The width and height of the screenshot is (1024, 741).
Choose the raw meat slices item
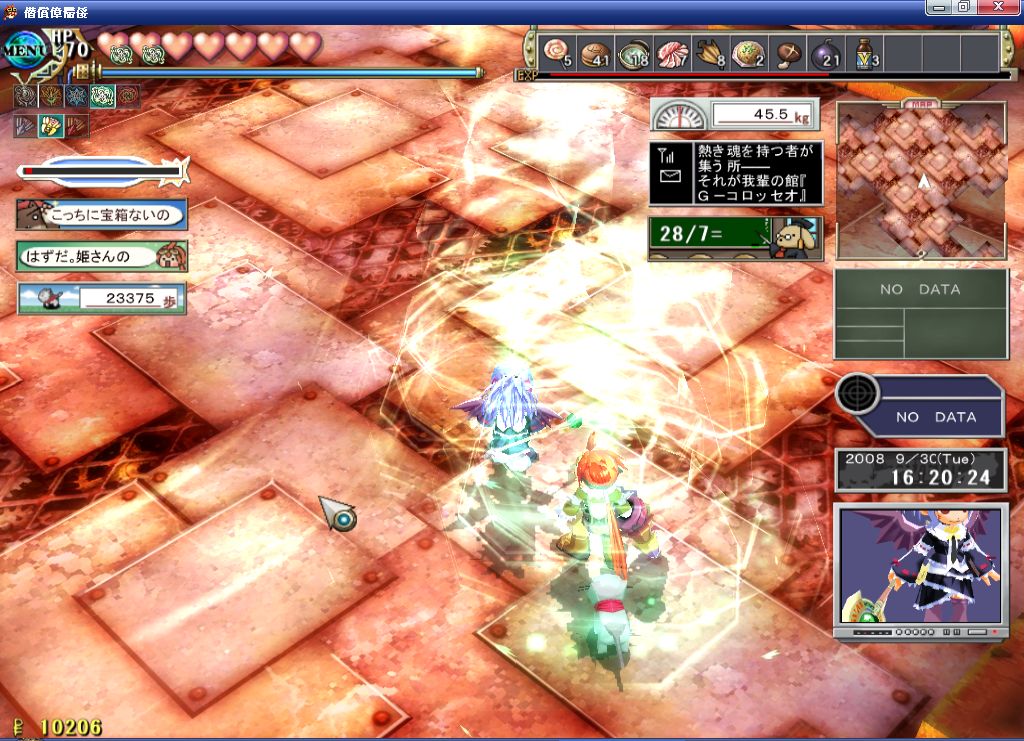coord(672,52)
